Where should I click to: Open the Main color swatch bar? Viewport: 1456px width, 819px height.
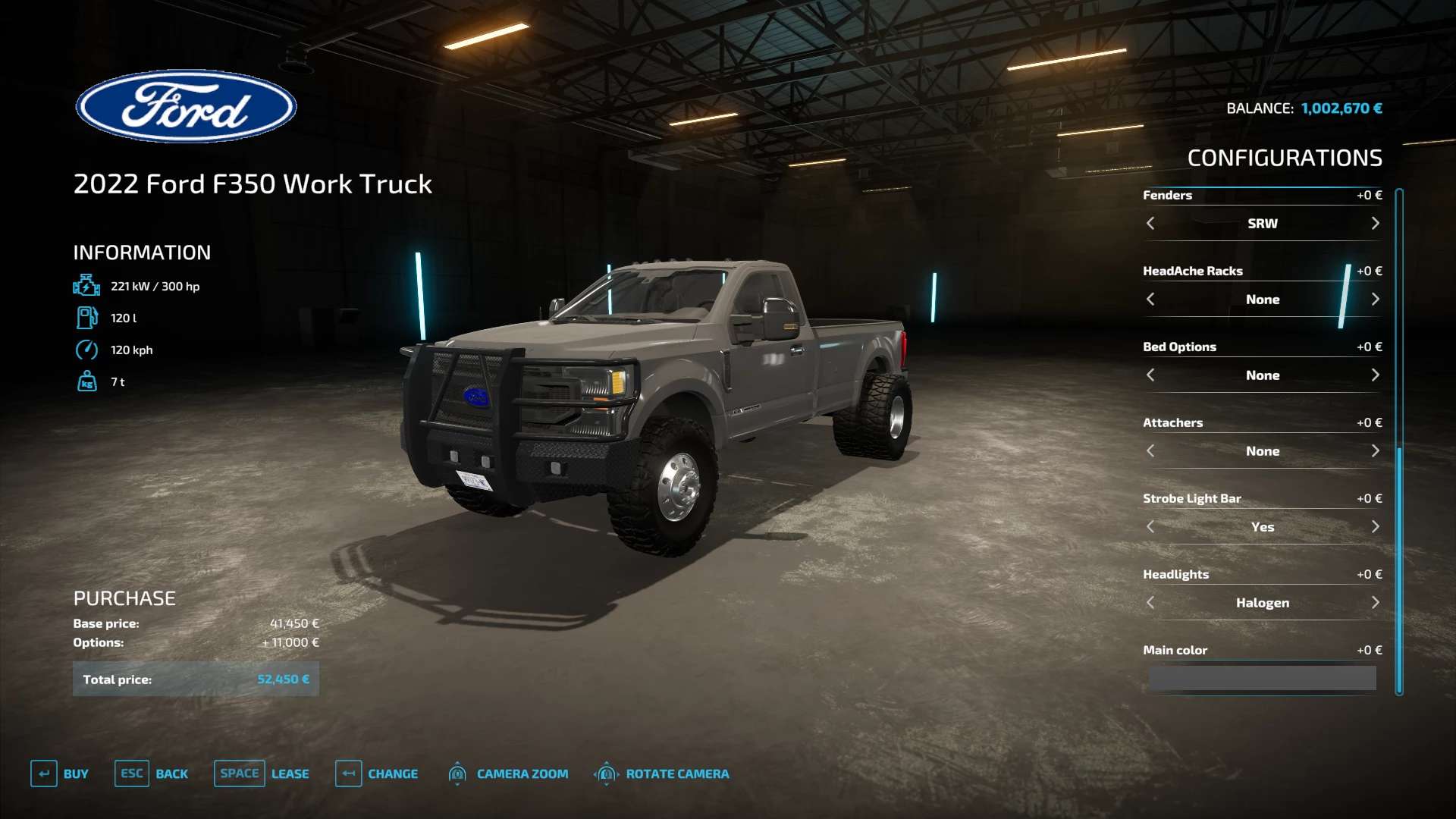[x=1262, y=678]
